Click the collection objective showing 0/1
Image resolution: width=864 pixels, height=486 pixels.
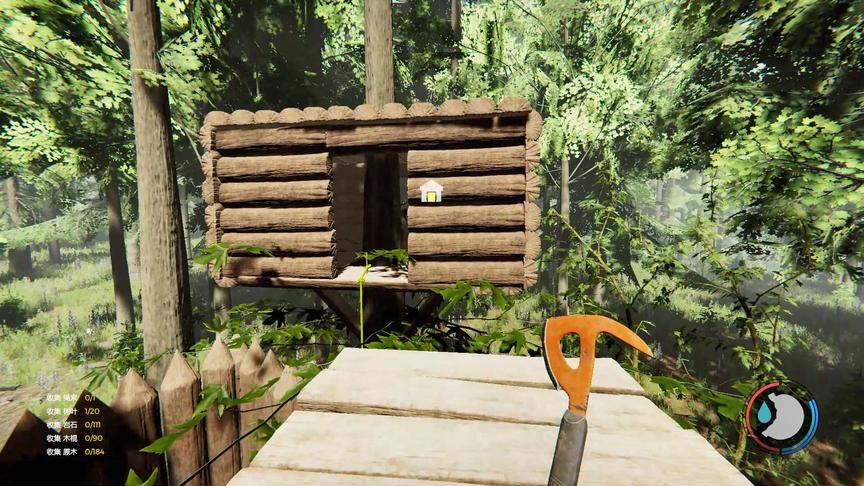71,397
